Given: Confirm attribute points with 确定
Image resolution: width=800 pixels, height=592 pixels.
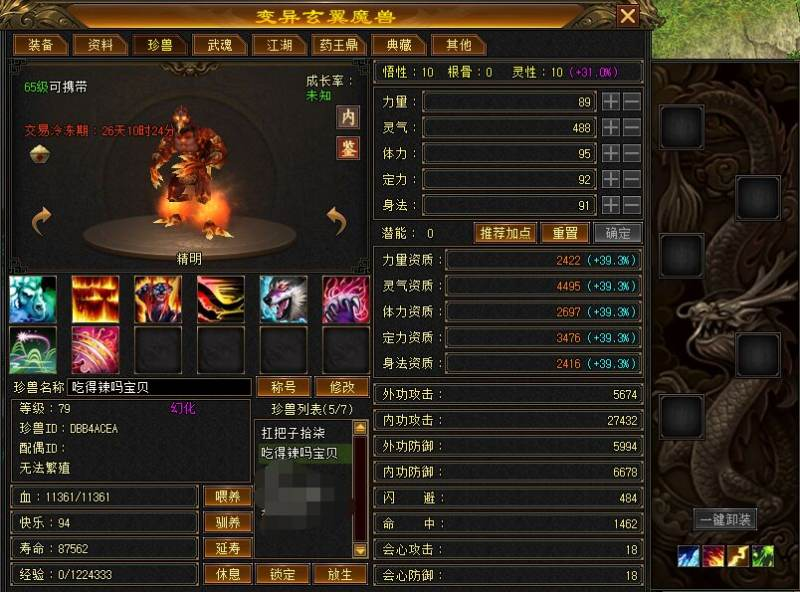Looking at the screenshot, I should point(618,233).
